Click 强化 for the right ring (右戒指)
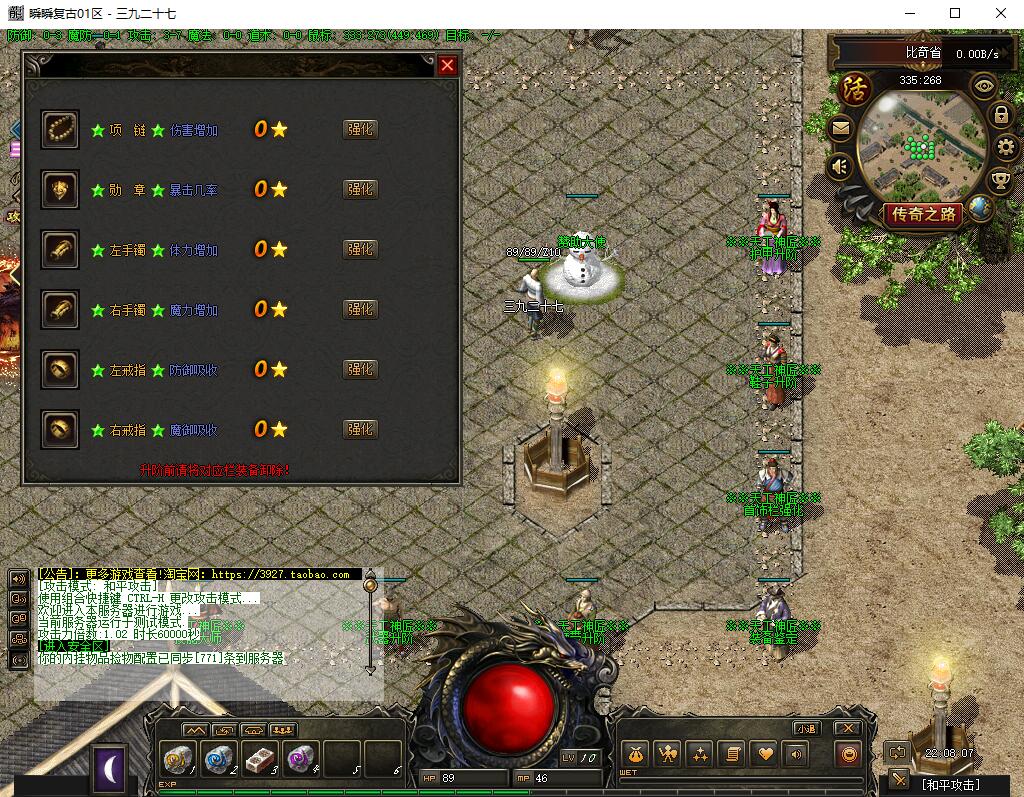The height and width of the screenshot is (797, 1024). (360, 429)
